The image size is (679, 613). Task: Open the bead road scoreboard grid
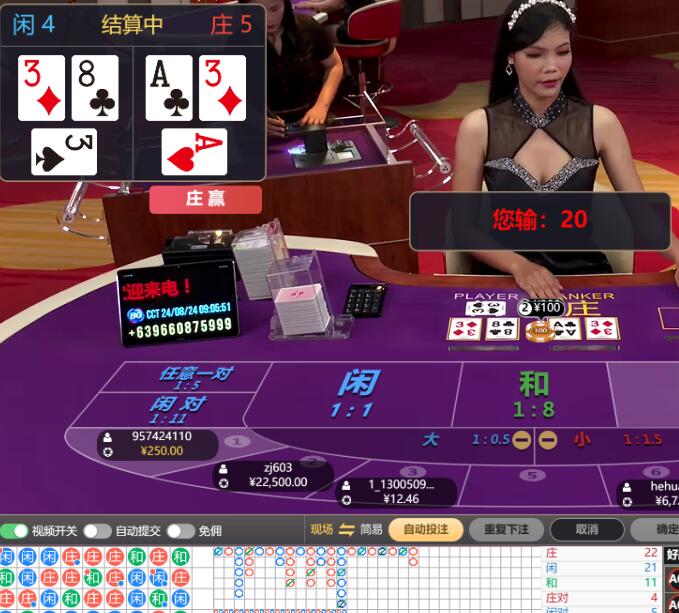[95, 579]
